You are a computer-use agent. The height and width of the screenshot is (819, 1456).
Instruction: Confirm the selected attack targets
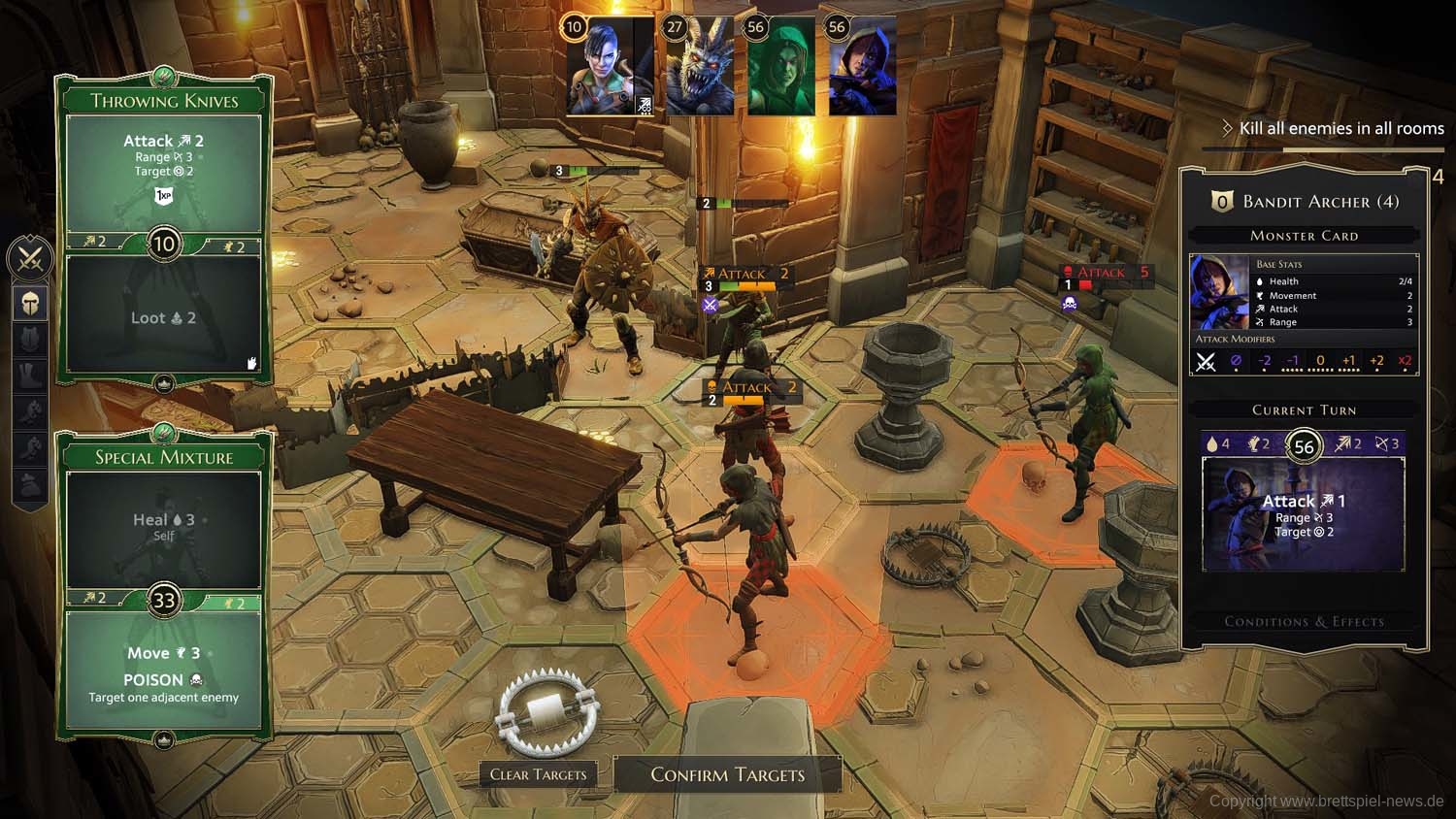727,774
